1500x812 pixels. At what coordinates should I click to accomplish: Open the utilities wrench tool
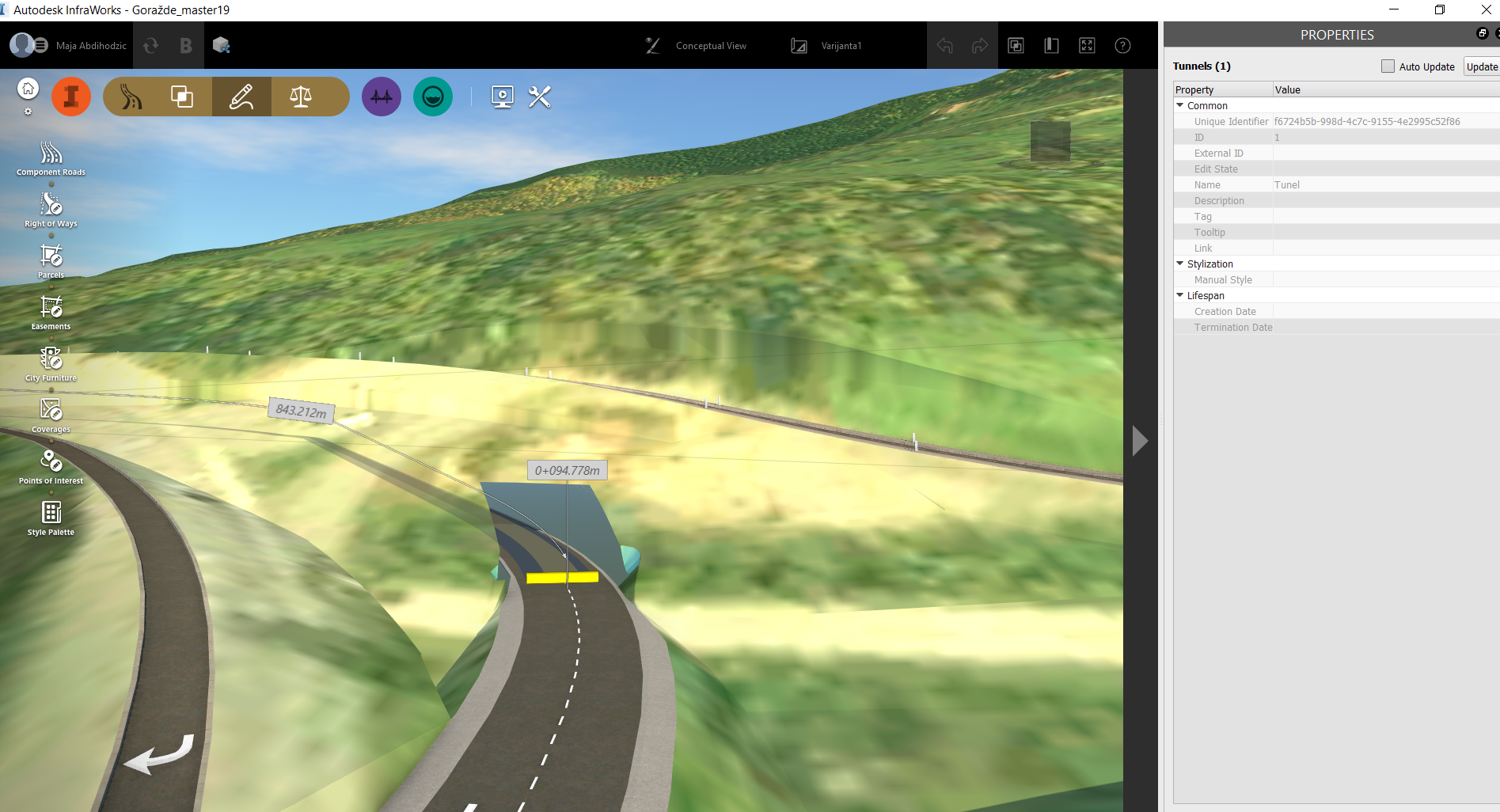pos(539,96)
